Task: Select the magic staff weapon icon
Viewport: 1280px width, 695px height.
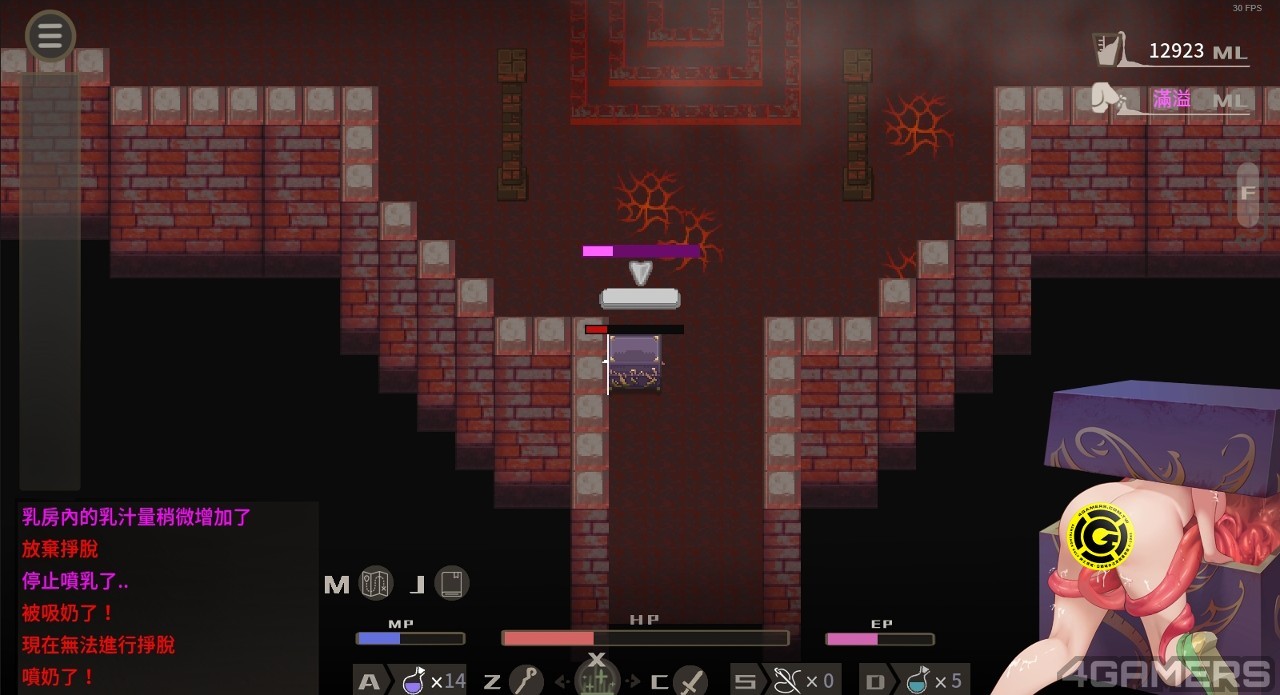Action: coord(526,681)
